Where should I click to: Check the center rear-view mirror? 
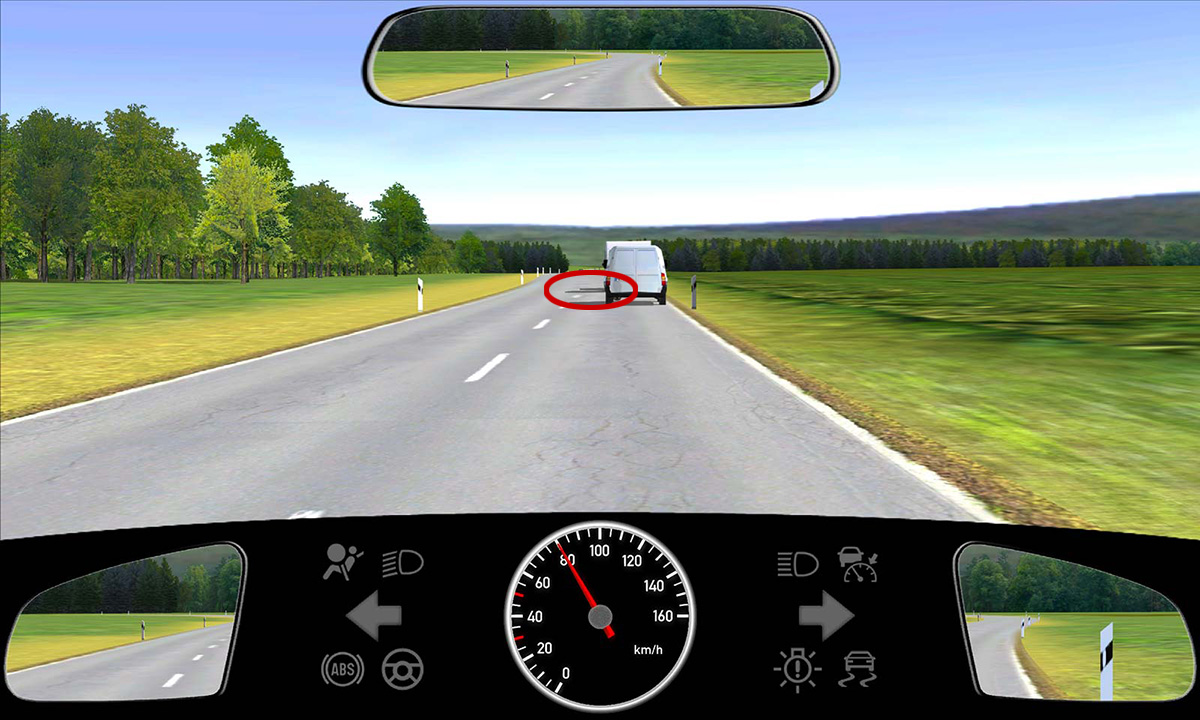pos(600,58)
